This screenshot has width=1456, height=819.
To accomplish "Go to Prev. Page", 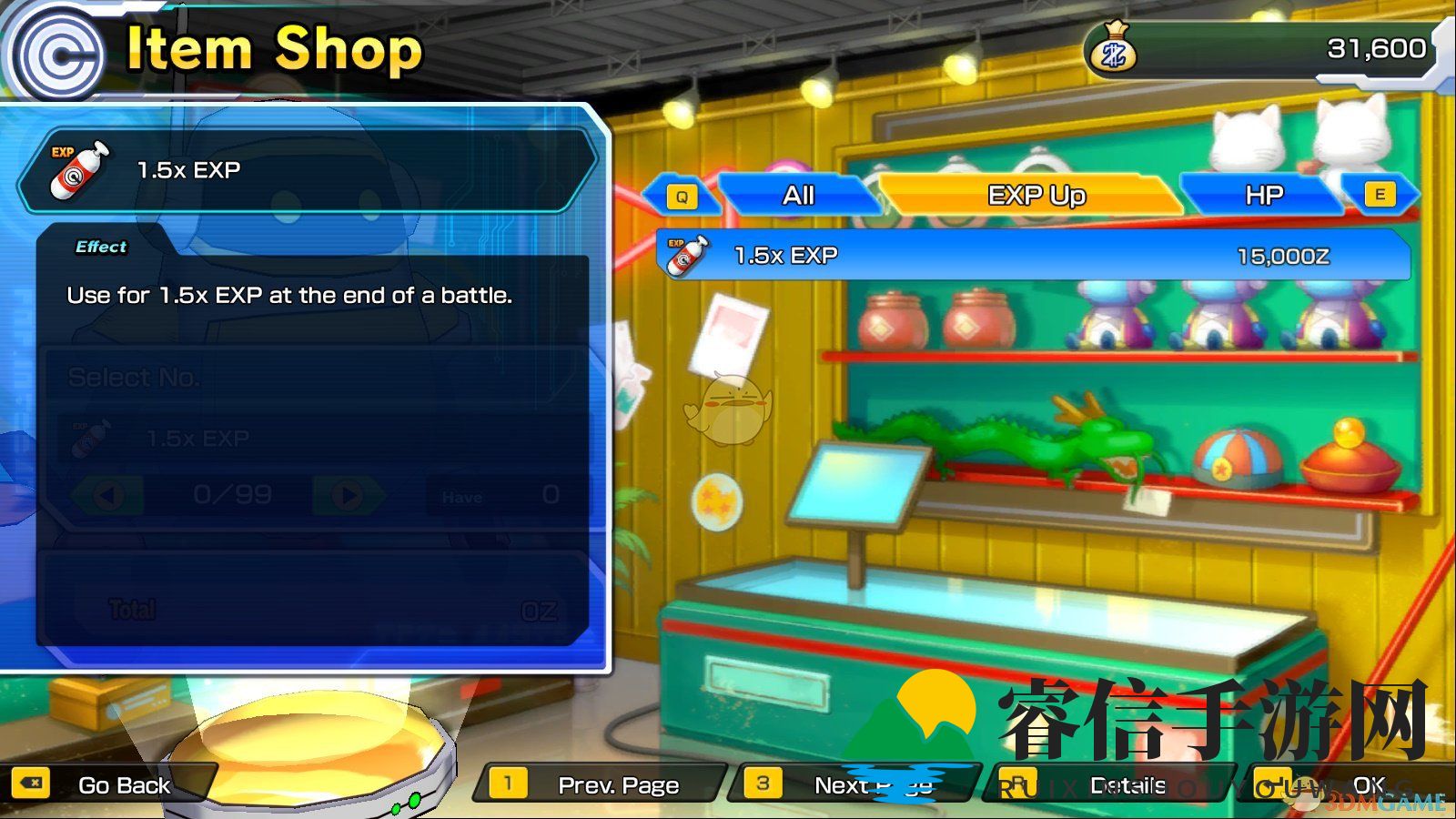I will 601,784.
